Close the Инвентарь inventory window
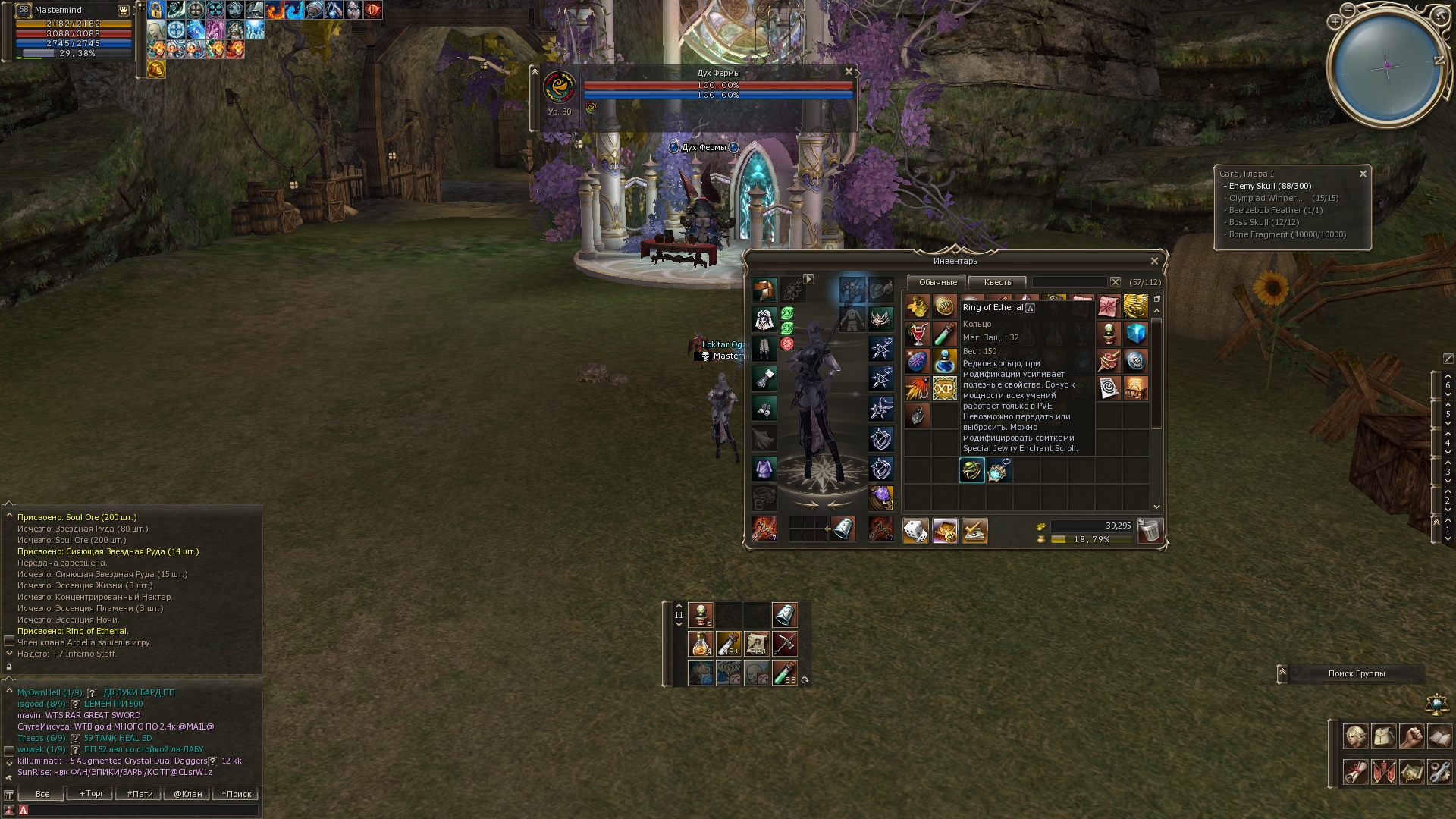Viewport: 1456px width, 819px height. coord(1154,261)
